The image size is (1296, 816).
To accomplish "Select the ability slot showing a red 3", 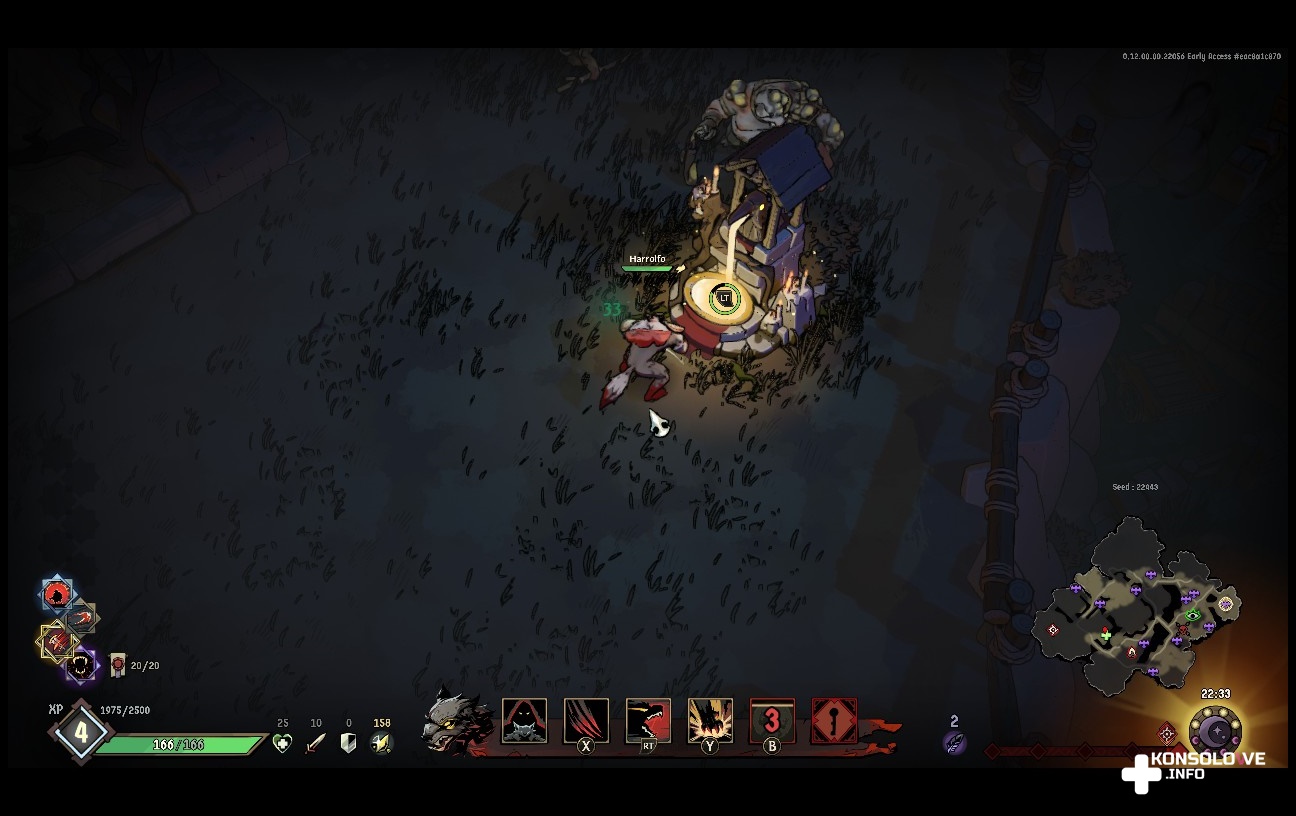I will coord(772,720).
